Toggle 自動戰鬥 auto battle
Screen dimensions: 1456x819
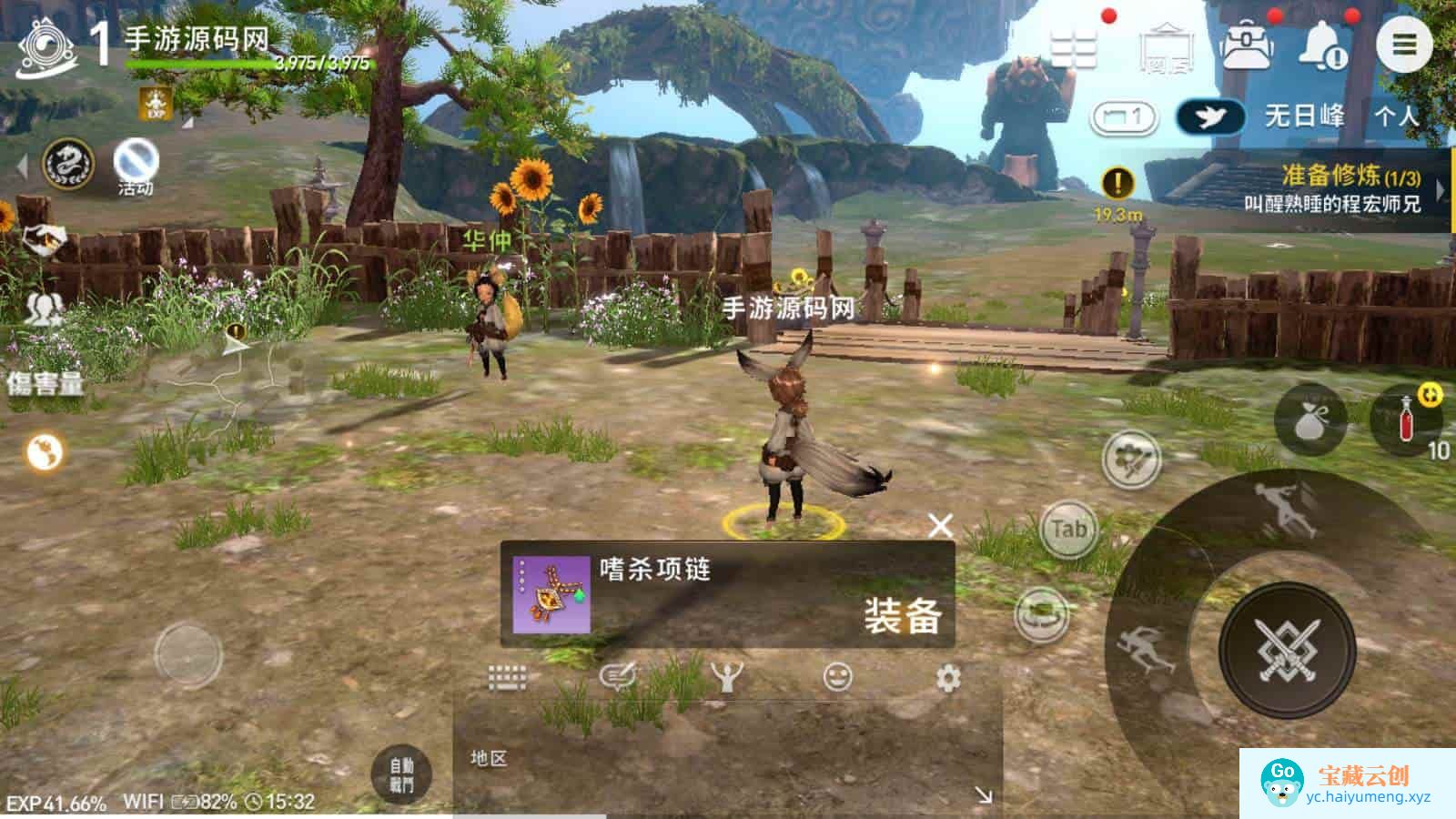pyautogui.click(x=401, y=774)
